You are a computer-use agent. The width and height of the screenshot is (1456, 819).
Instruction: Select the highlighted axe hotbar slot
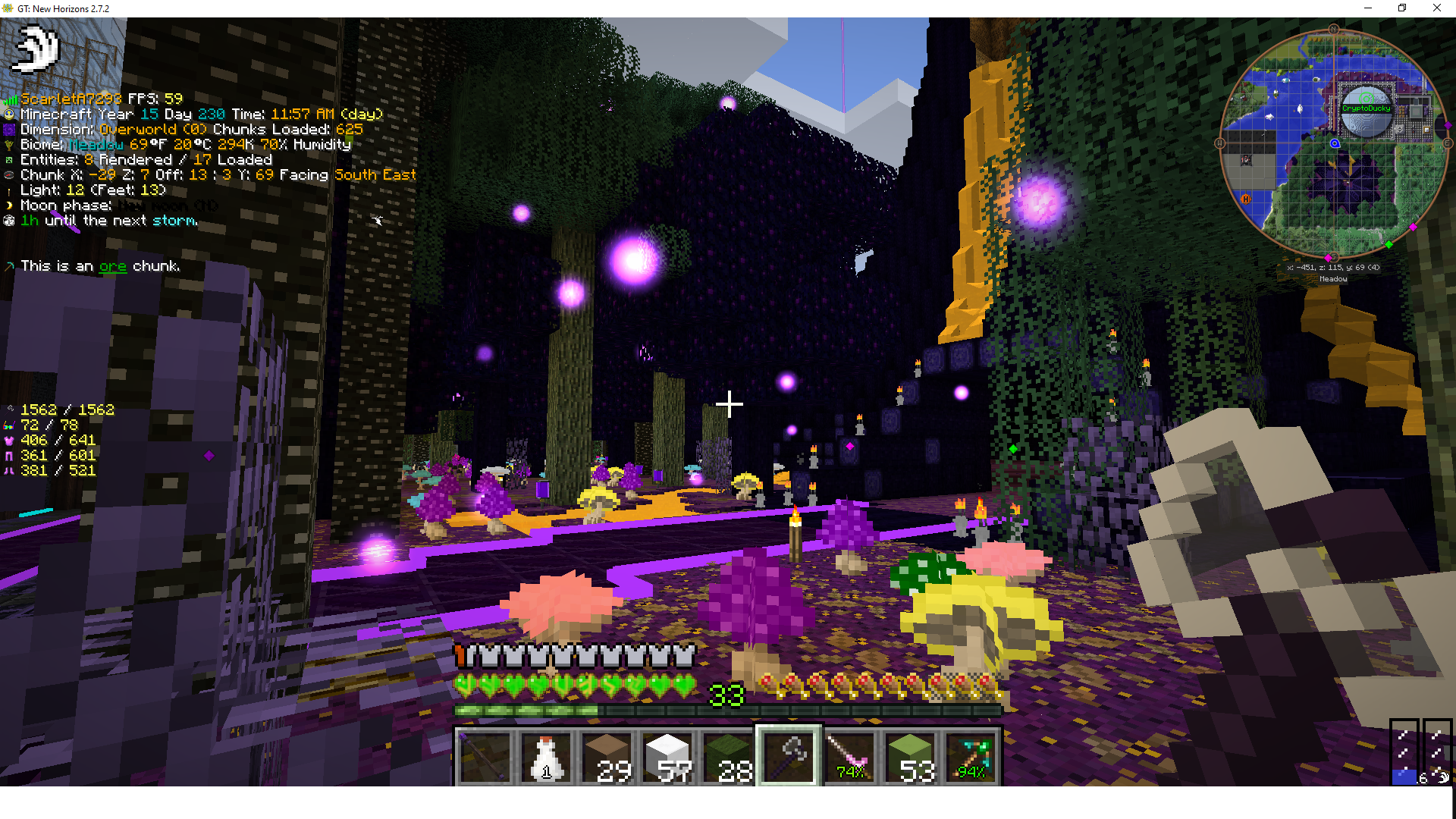click(789, 755)
